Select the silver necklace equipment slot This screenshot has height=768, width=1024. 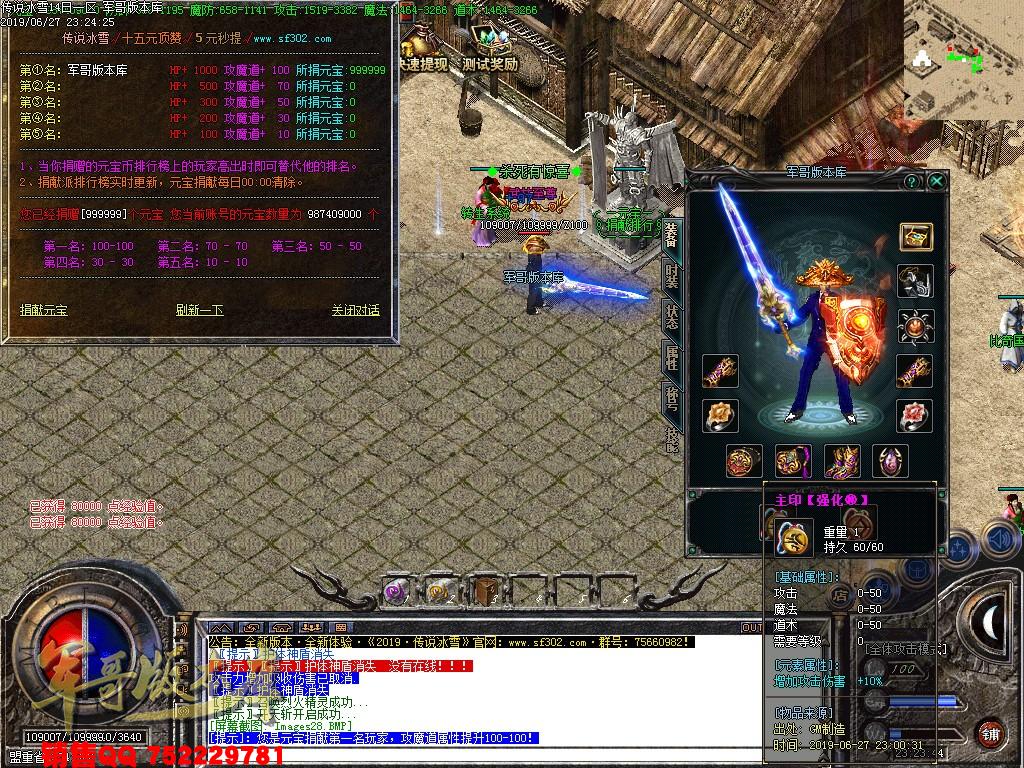pos(914,281)
